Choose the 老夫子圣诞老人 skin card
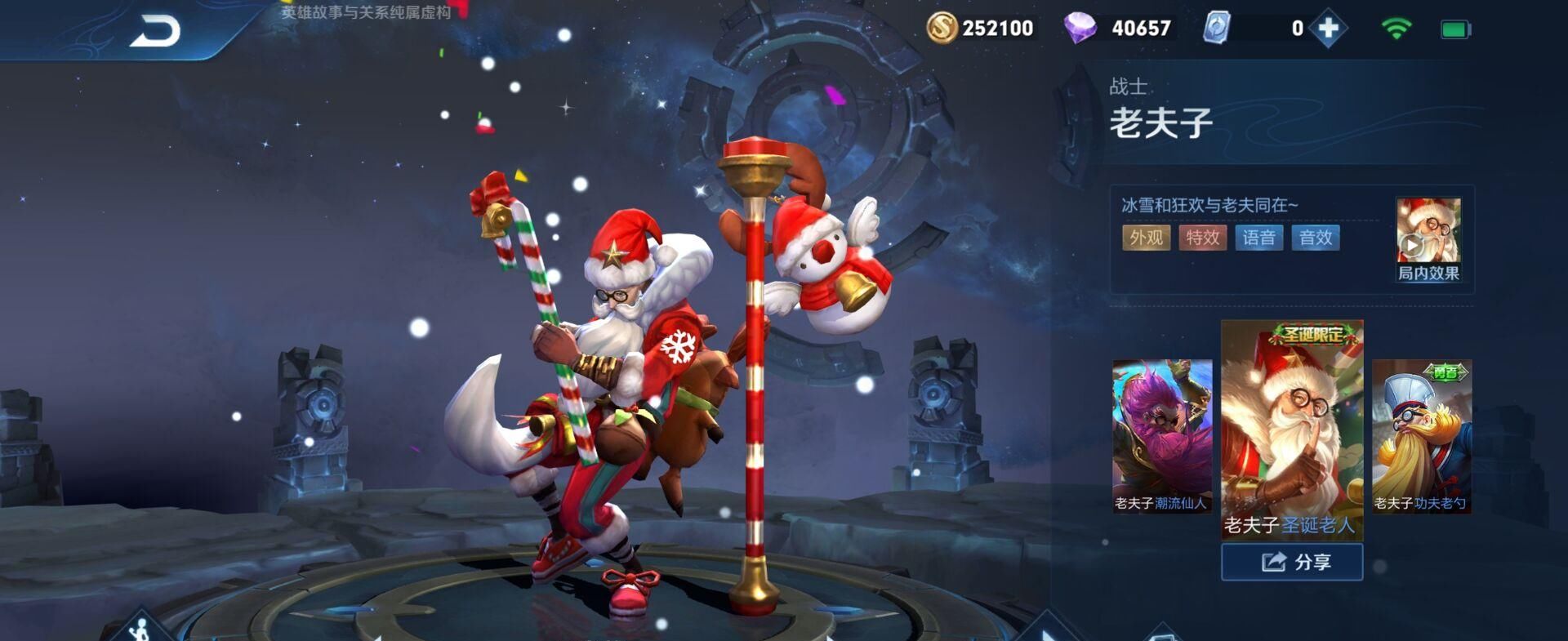1568x641 pixels. tap(1291, 429)
